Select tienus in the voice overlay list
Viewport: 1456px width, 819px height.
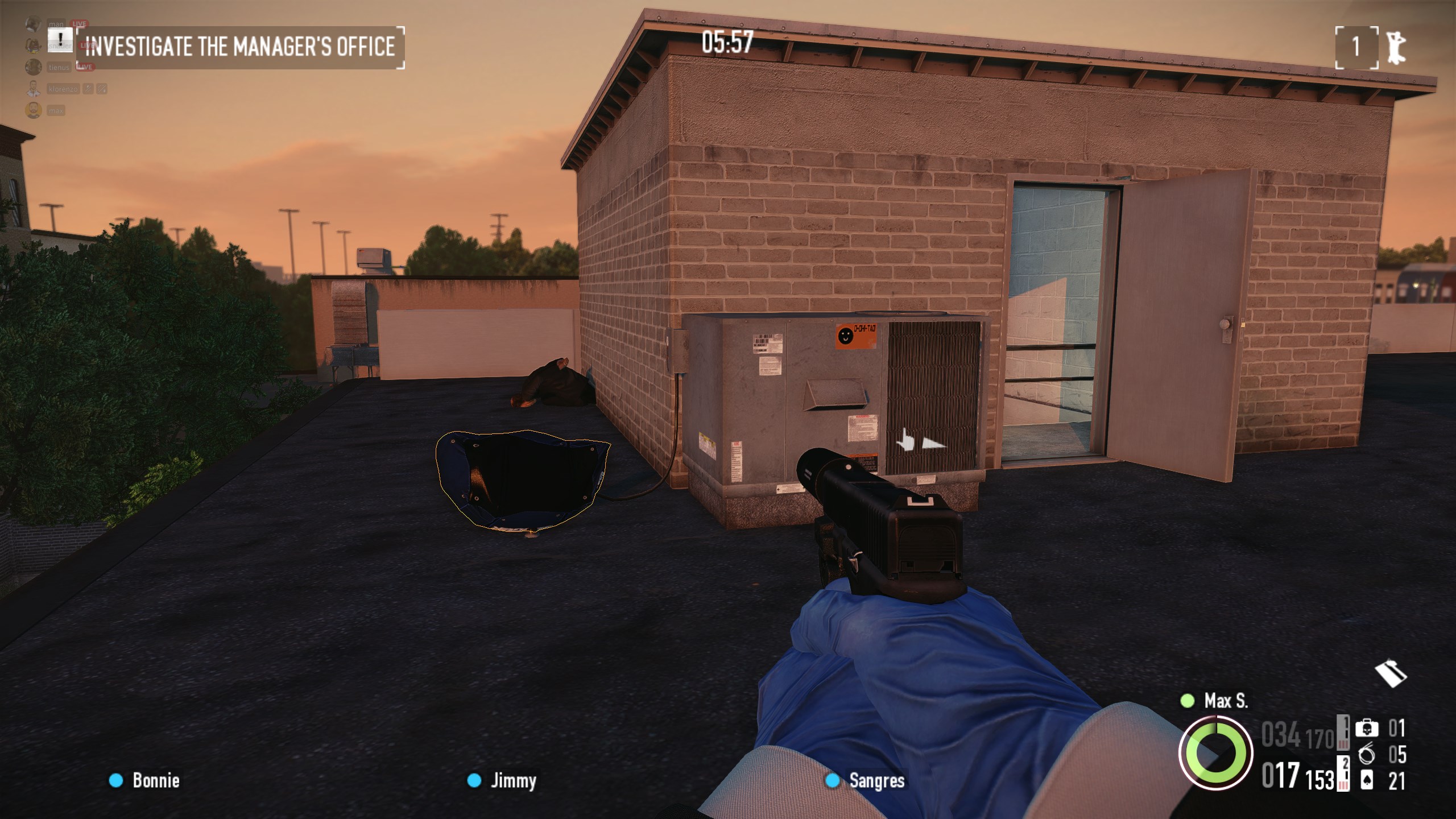(59, 67)
